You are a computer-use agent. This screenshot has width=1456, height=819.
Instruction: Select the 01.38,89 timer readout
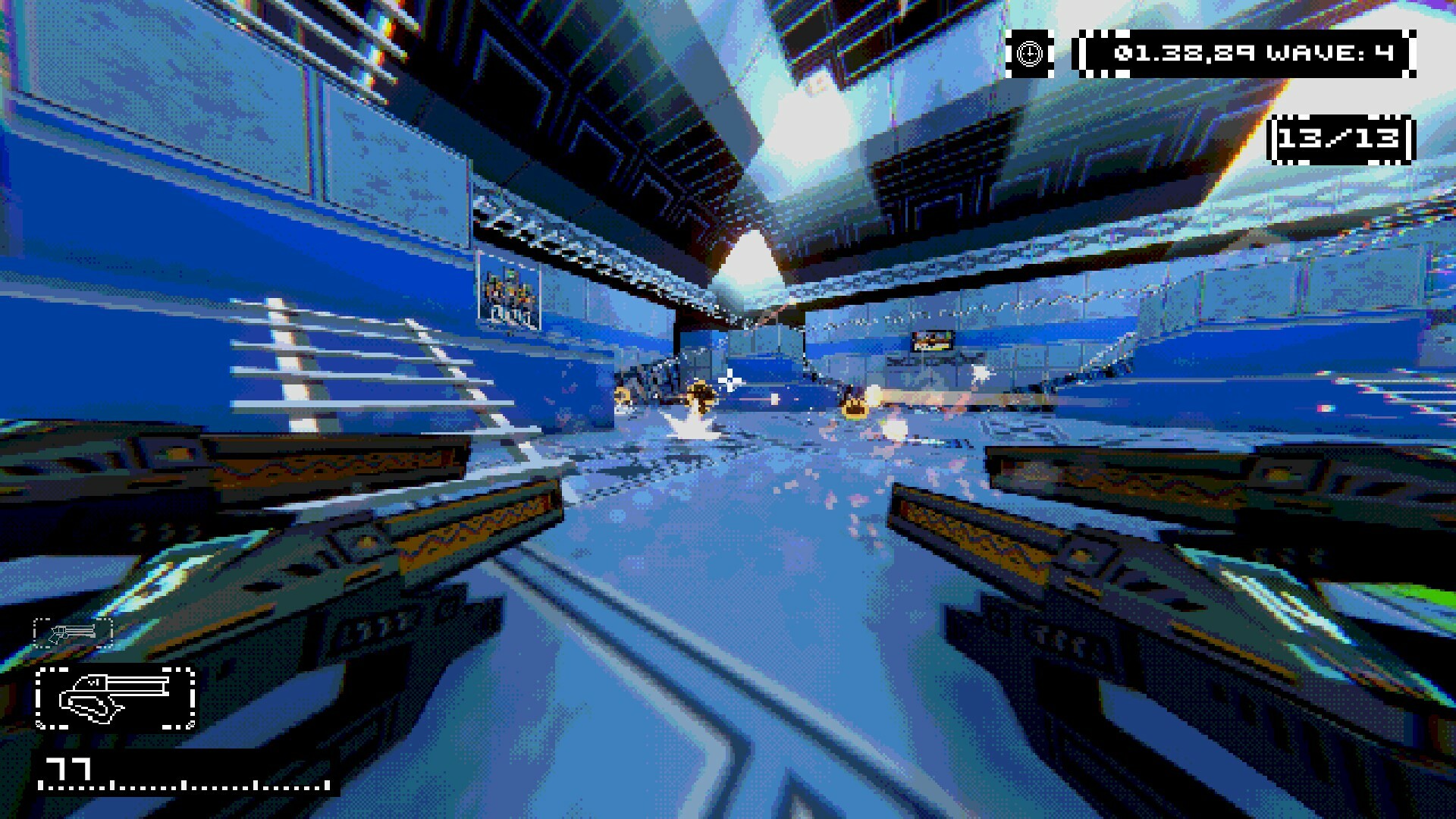pyautogui.click(x=1185, y=53)
